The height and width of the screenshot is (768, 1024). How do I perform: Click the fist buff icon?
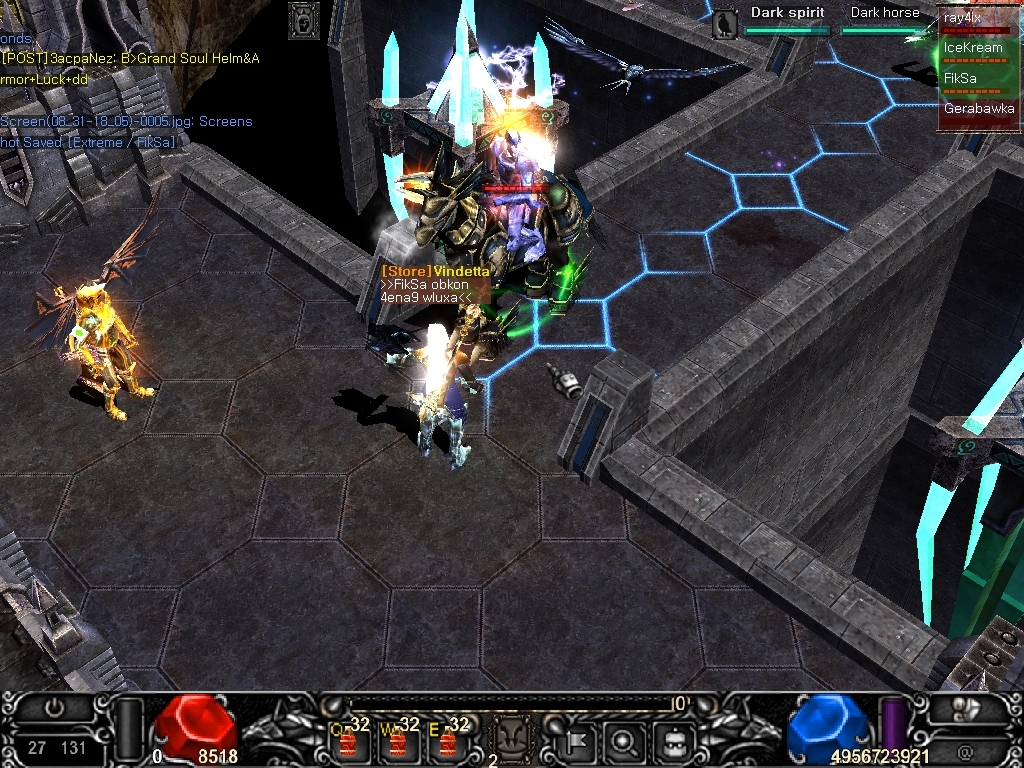304,20
